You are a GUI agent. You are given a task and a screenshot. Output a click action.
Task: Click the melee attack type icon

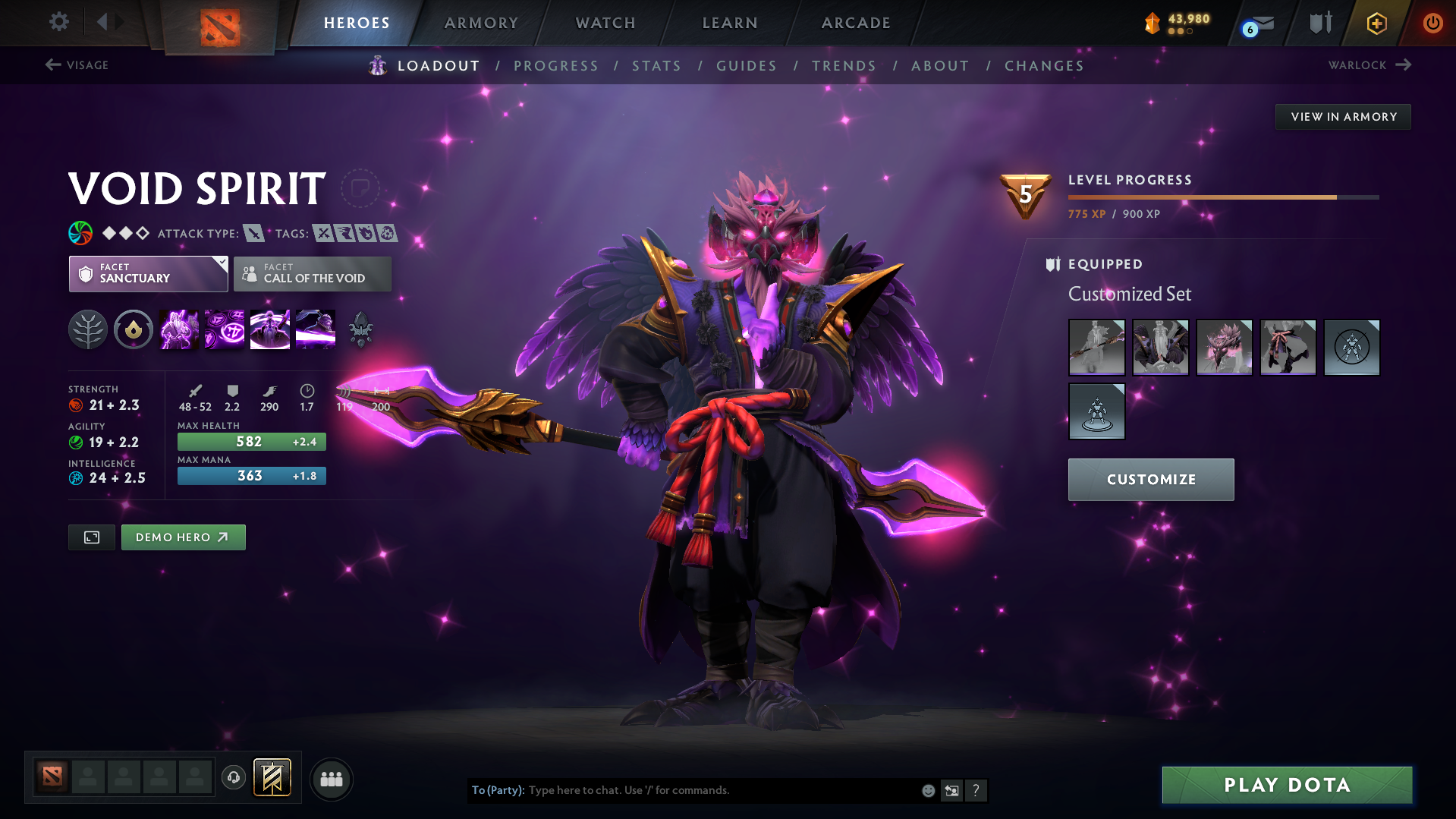[x=256, y=233]
